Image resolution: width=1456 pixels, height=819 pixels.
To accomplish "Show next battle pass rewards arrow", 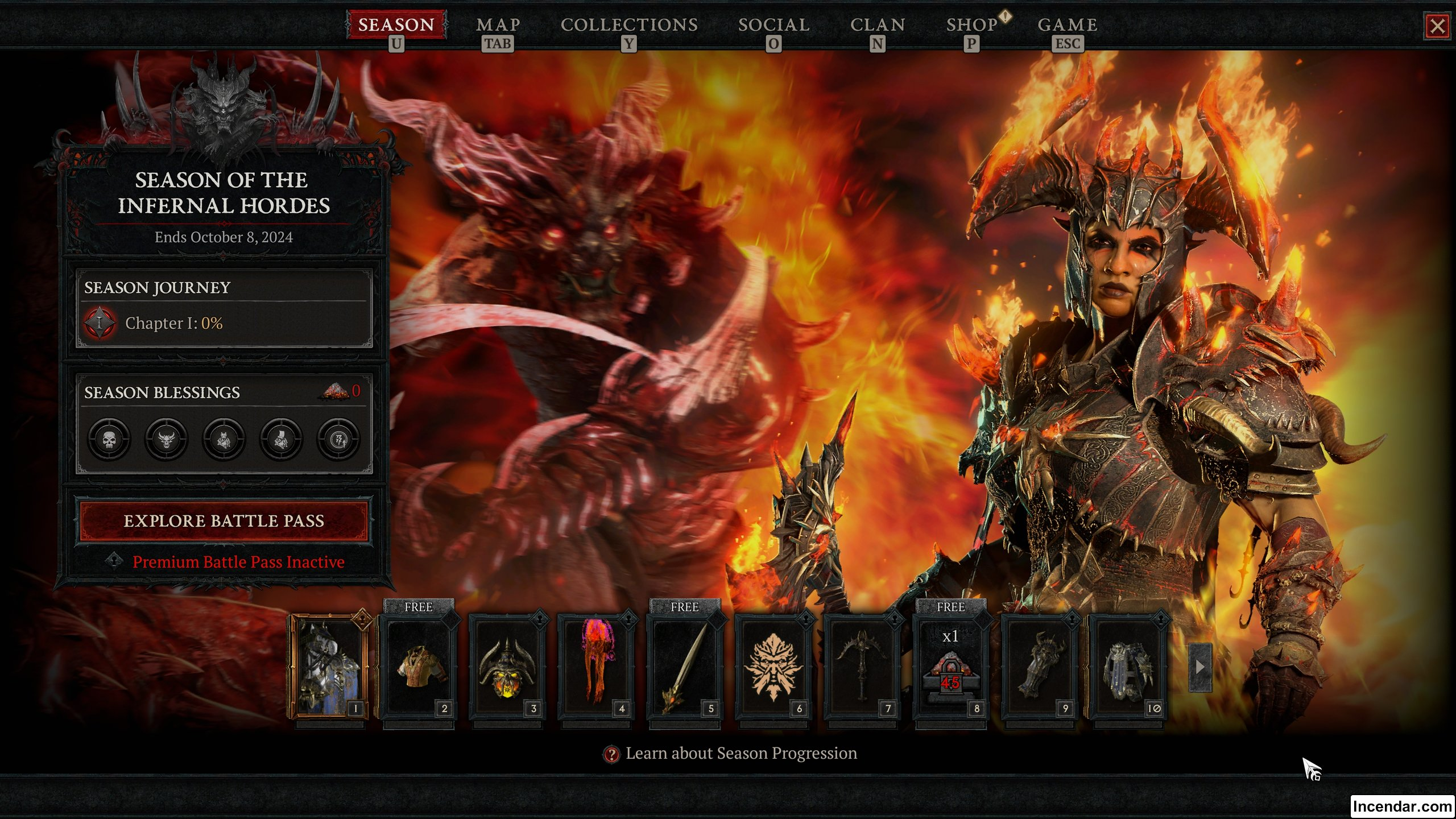I will click(x=1200, y=667).
